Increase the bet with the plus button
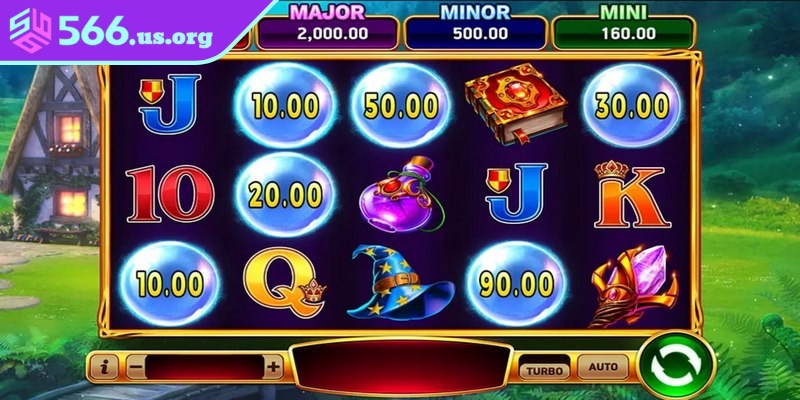The image size is (800, 400). pos(273,367)
